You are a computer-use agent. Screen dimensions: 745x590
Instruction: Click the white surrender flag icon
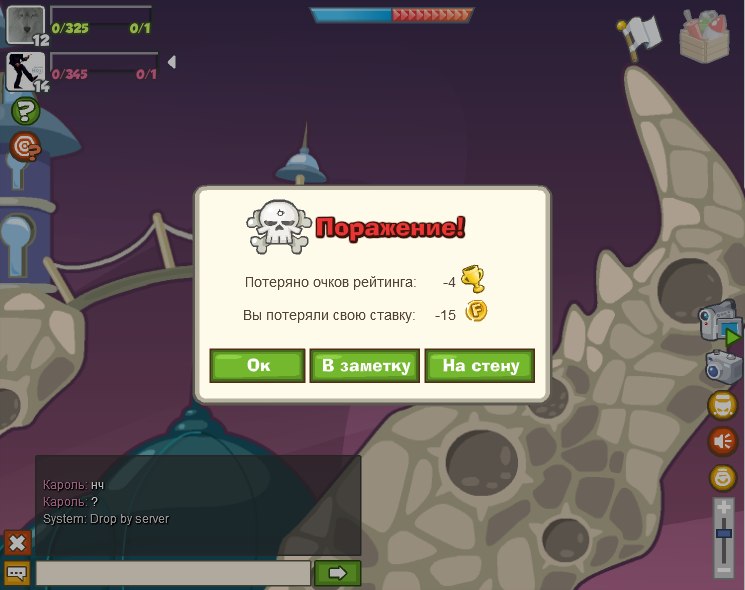point(639,33)
